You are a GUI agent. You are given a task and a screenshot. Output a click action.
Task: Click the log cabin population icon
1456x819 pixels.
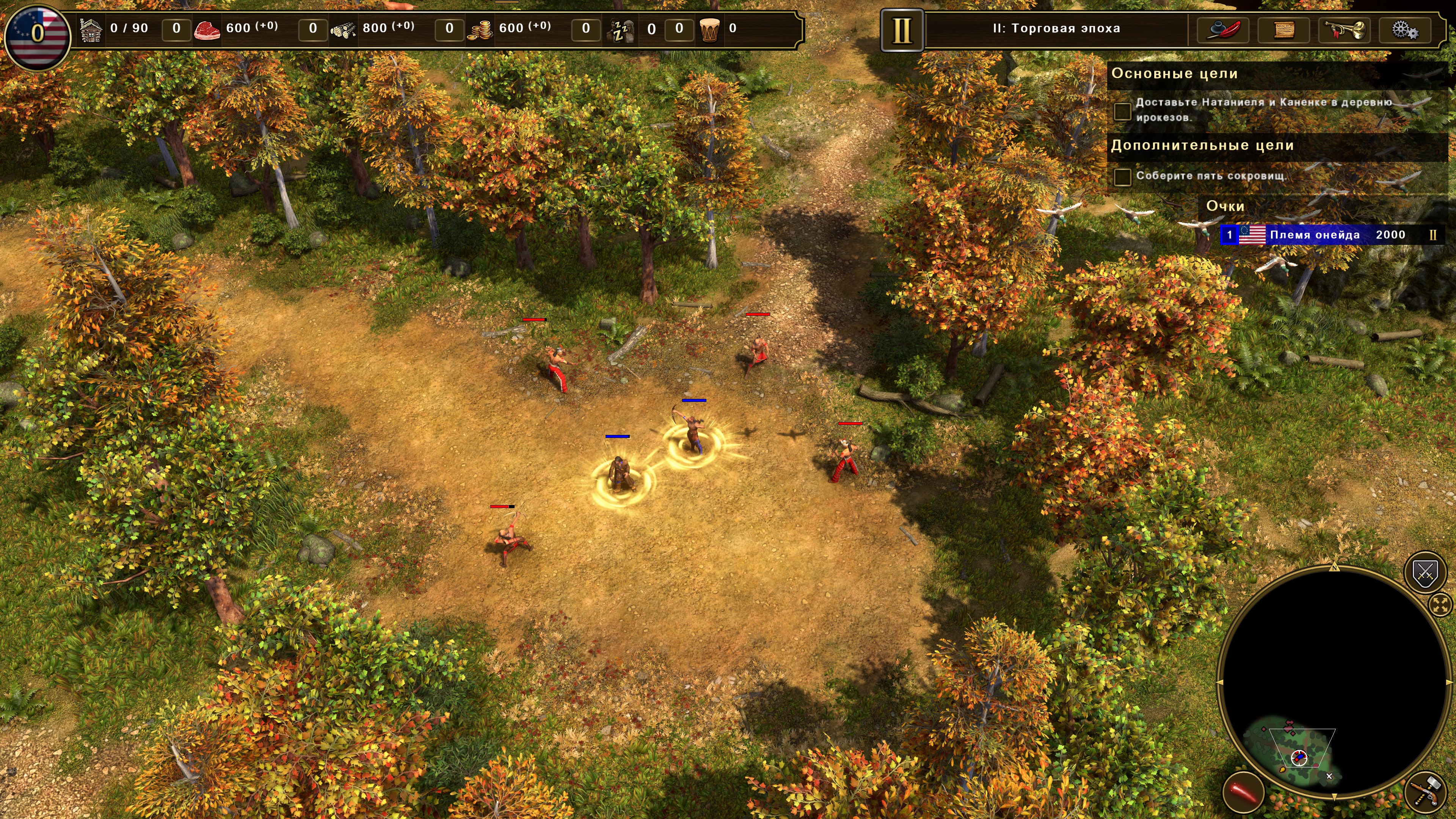91,29
